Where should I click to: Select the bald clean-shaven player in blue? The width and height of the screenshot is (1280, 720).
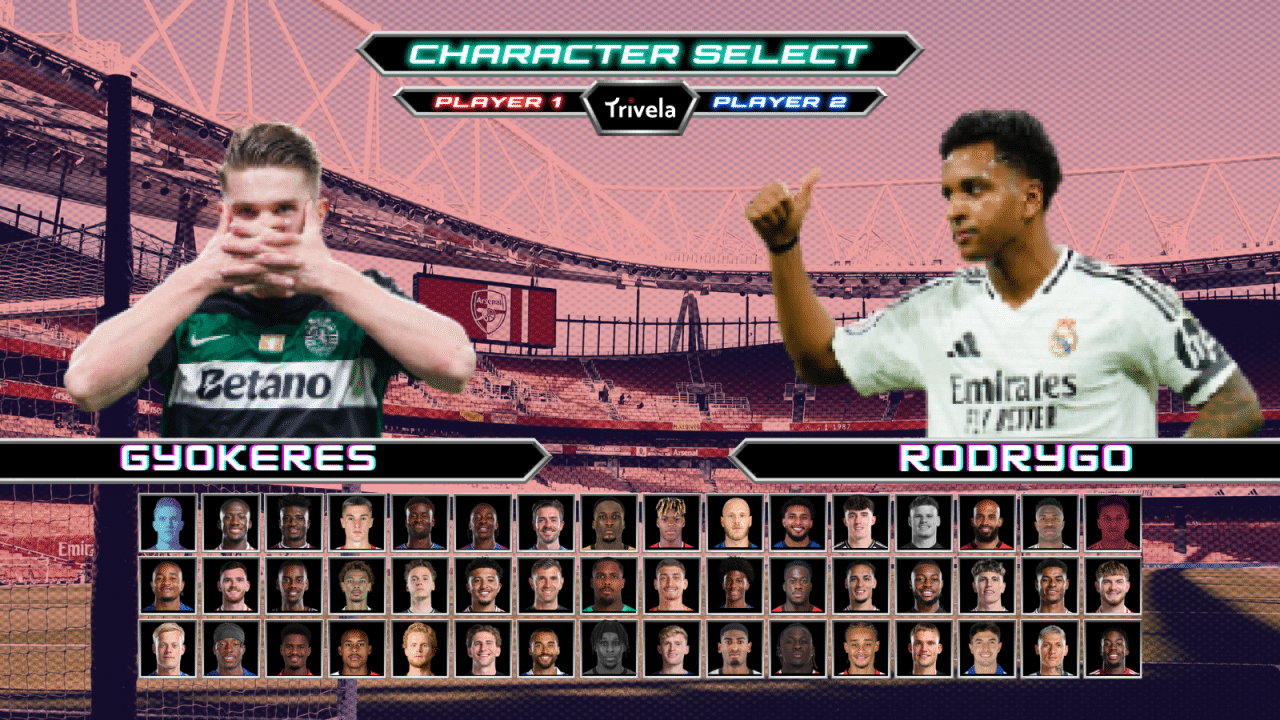point(734,522)
